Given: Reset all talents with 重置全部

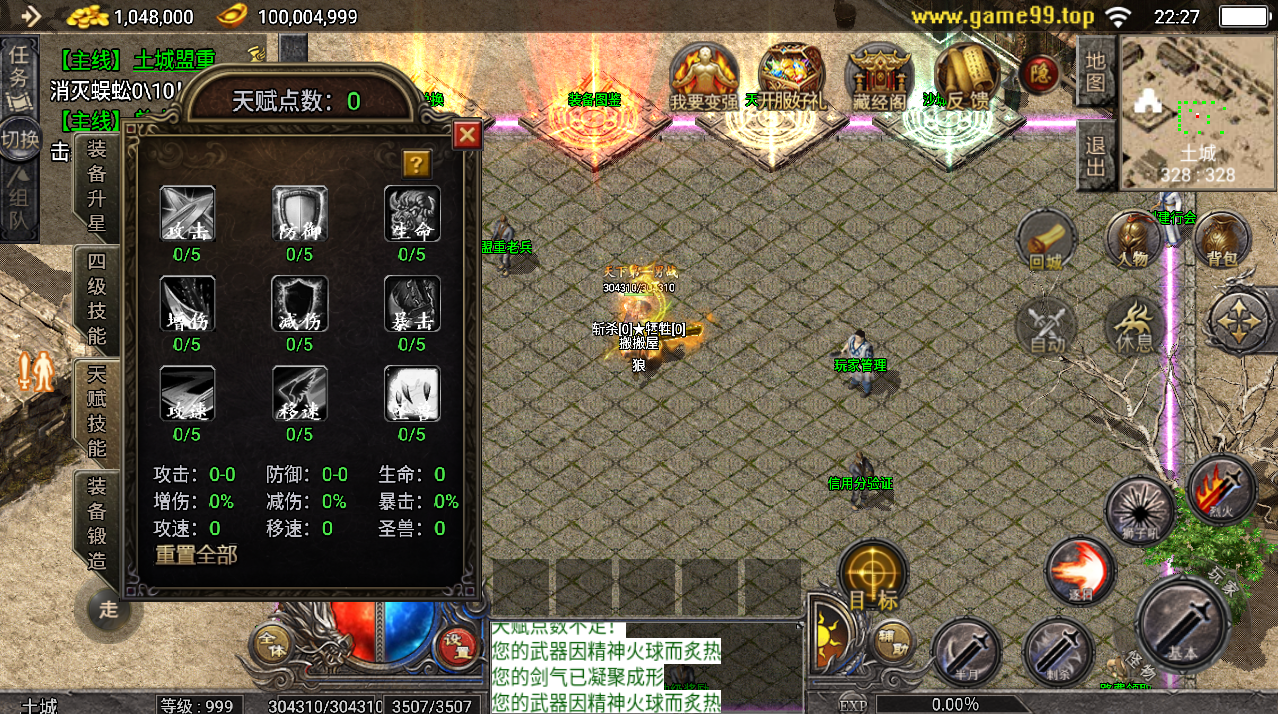Looking at the screenshot, I should (x=196, y=554).
